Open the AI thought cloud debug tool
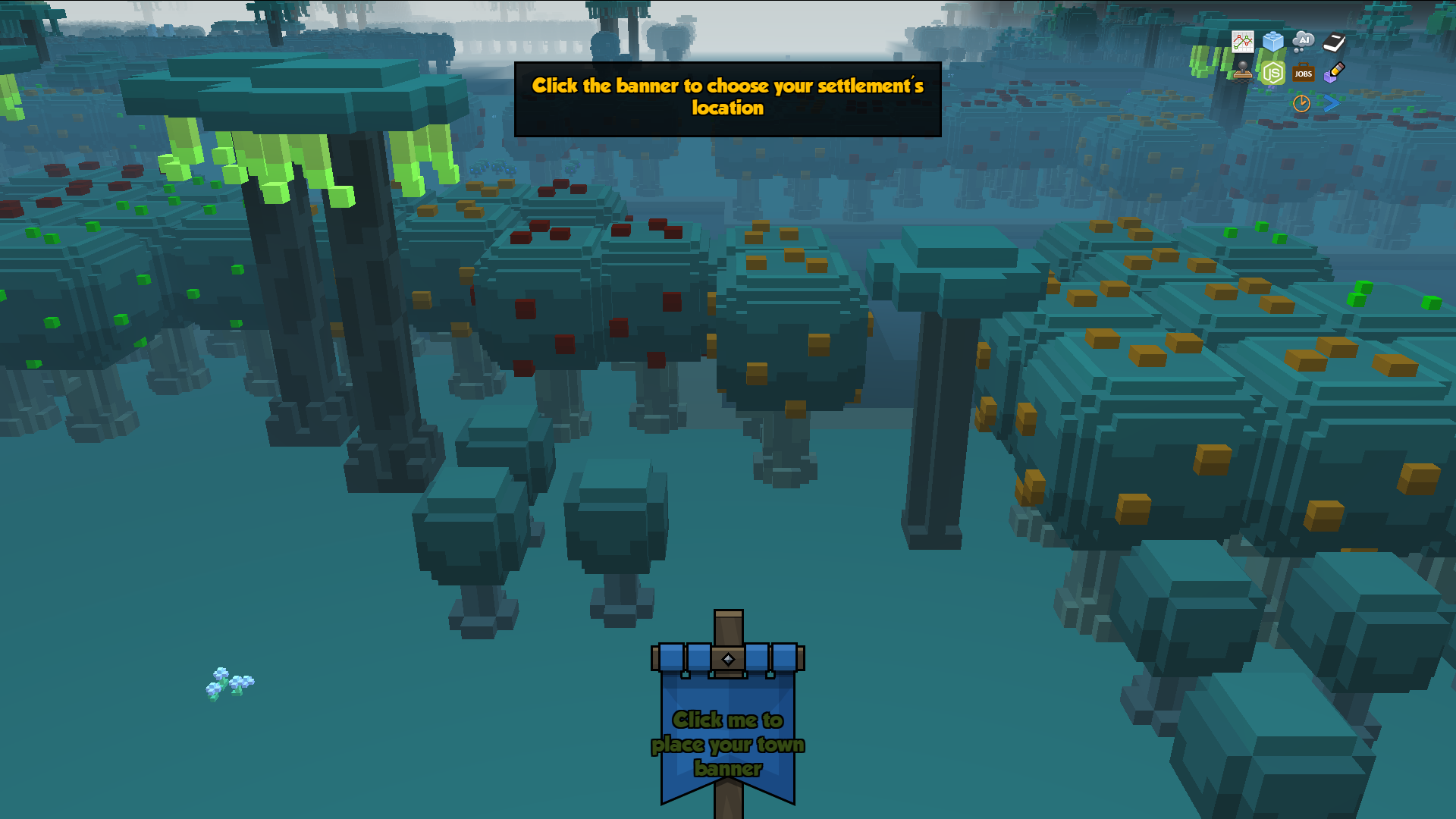Viewport: 1456px width, 819px height. tap(1303, 41)
